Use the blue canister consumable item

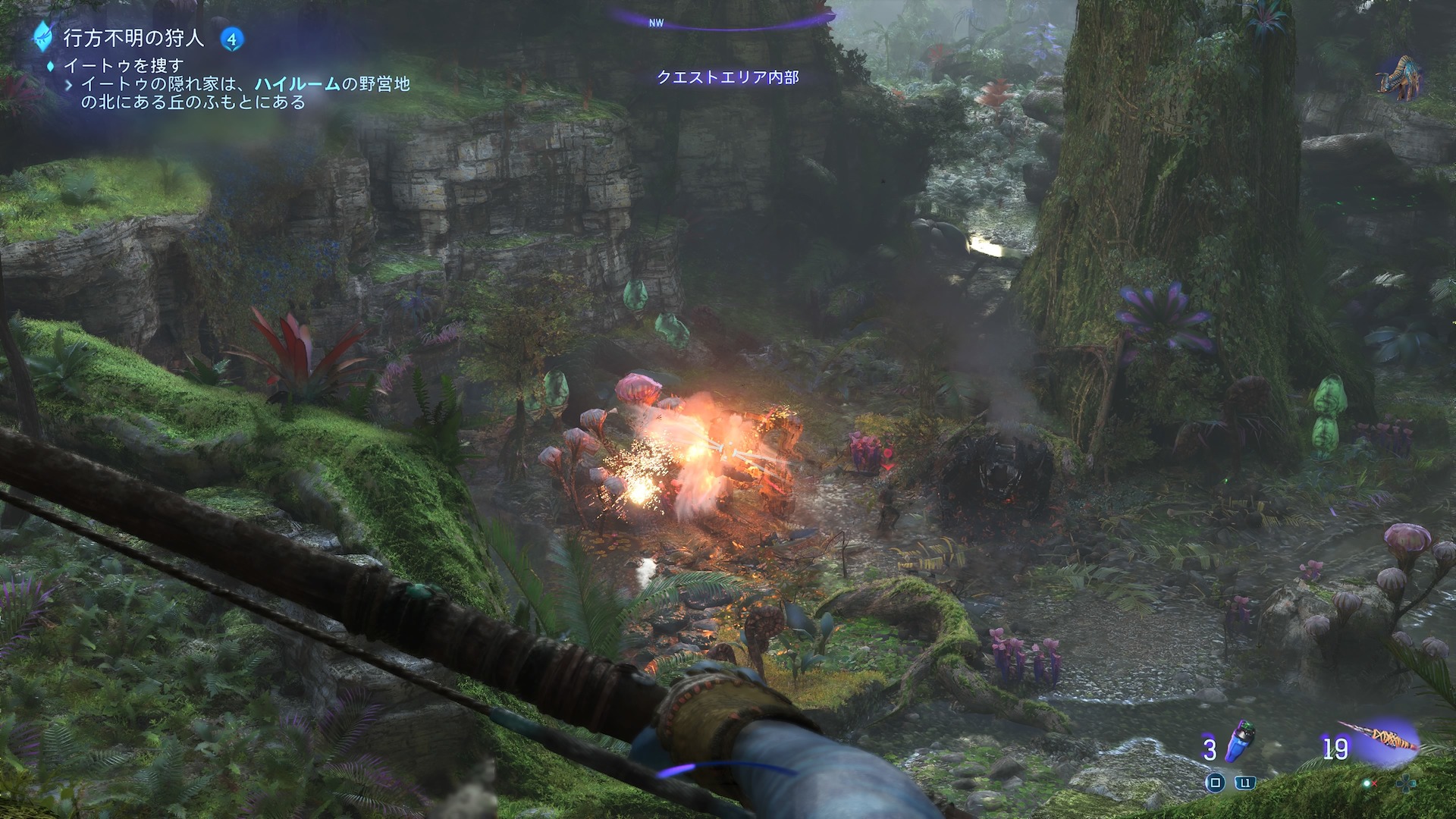1241,742
